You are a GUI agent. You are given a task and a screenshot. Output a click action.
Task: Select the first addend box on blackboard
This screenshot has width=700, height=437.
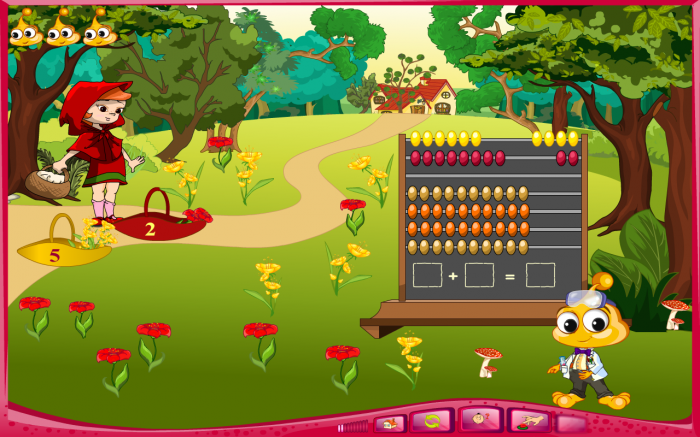pyautogui.click(x=427, y=275)
